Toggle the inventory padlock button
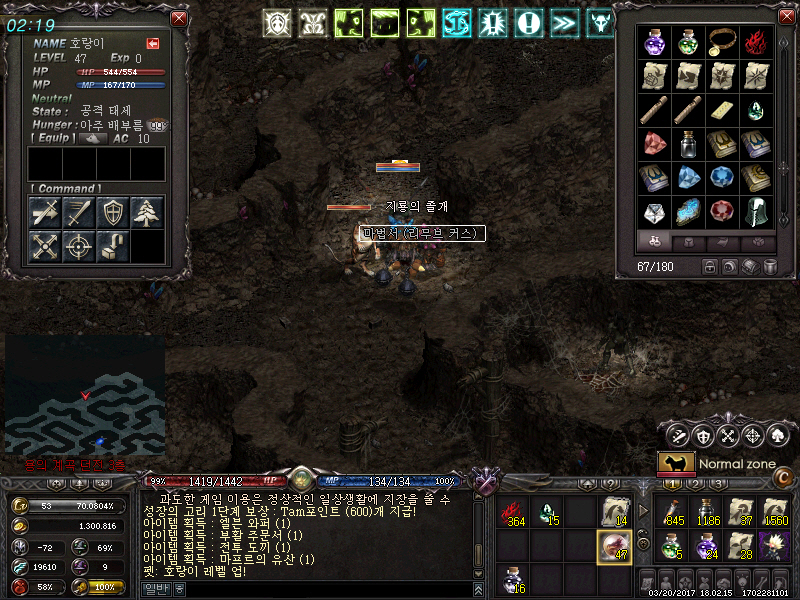Viewport: 800px width, 600px height. click(710, 267)
